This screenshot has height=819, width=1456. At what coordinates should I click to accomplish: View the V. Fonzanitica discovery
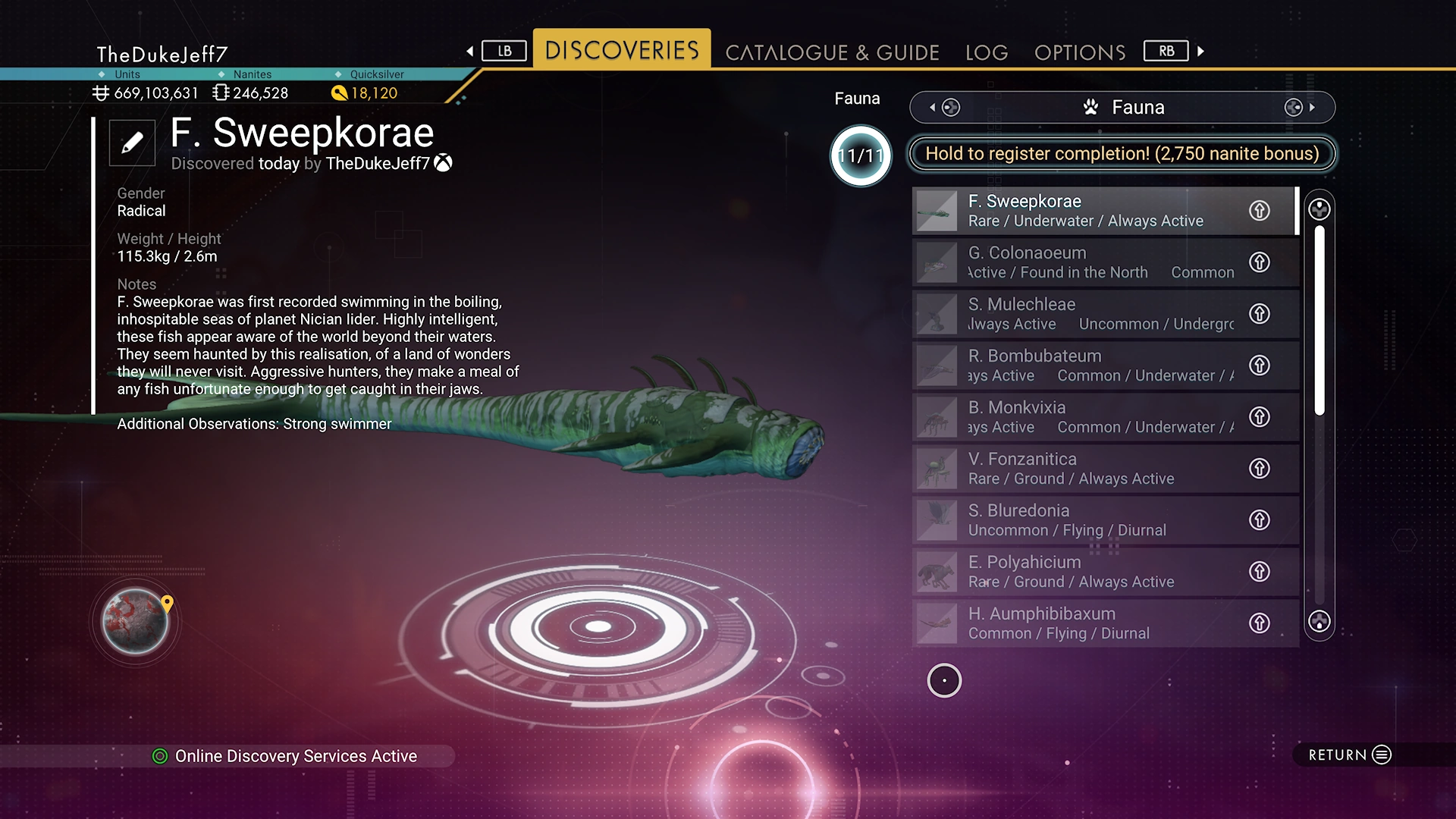(1084, 469)
